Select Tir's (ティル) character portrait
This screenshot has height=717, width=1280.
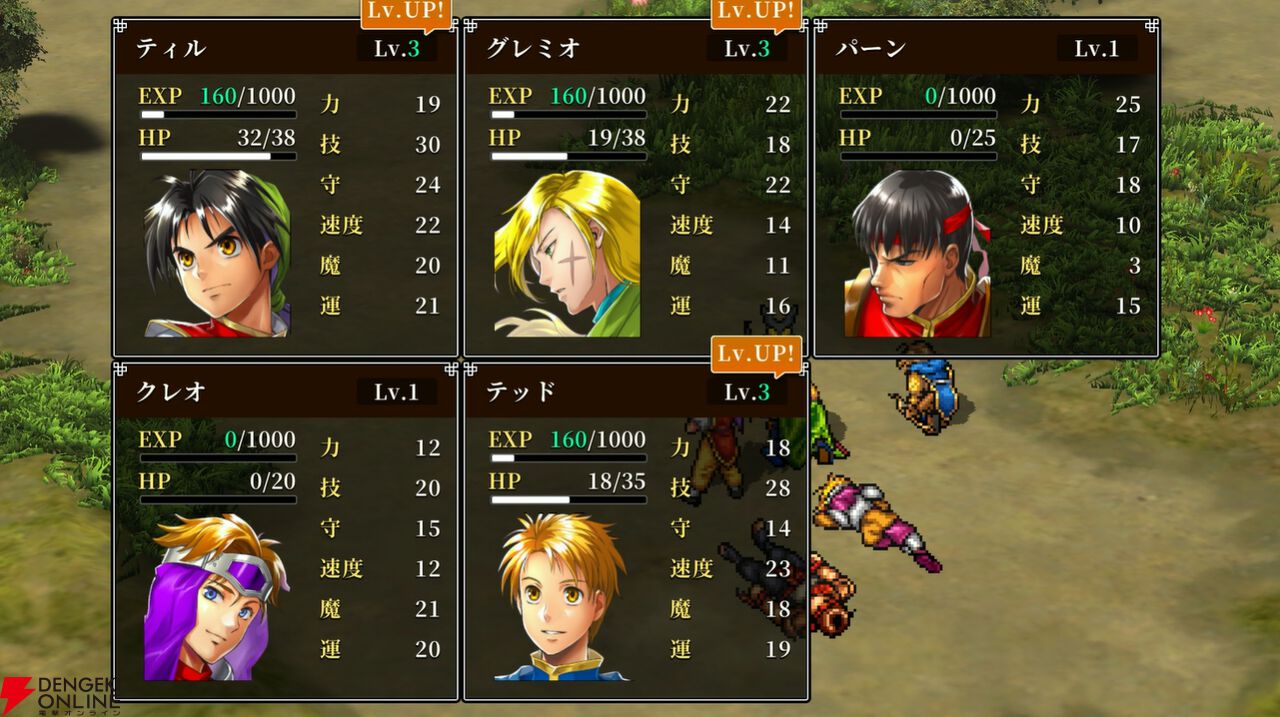217,254
